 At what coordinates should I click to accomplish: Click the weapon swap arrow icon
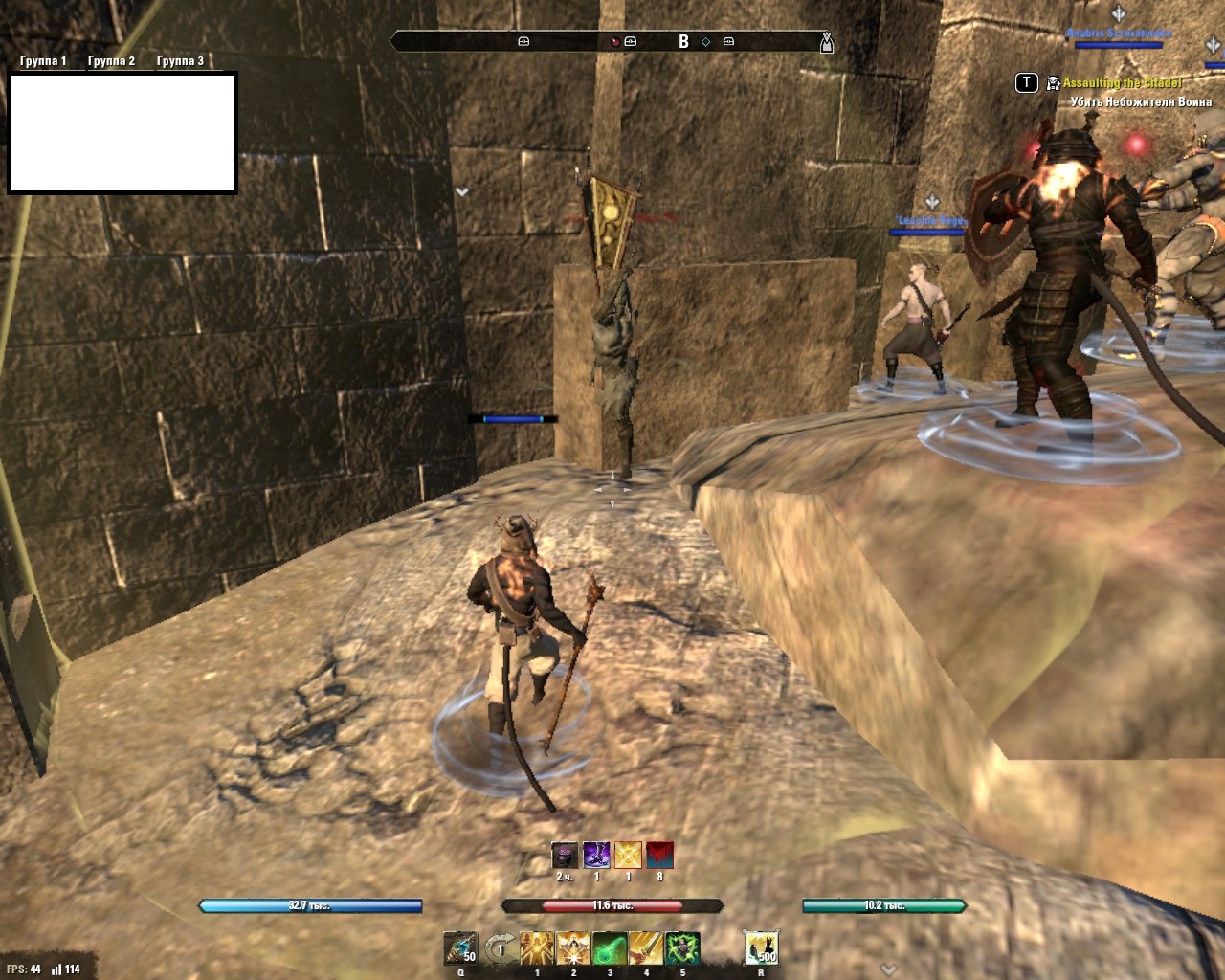coord(499,948)
